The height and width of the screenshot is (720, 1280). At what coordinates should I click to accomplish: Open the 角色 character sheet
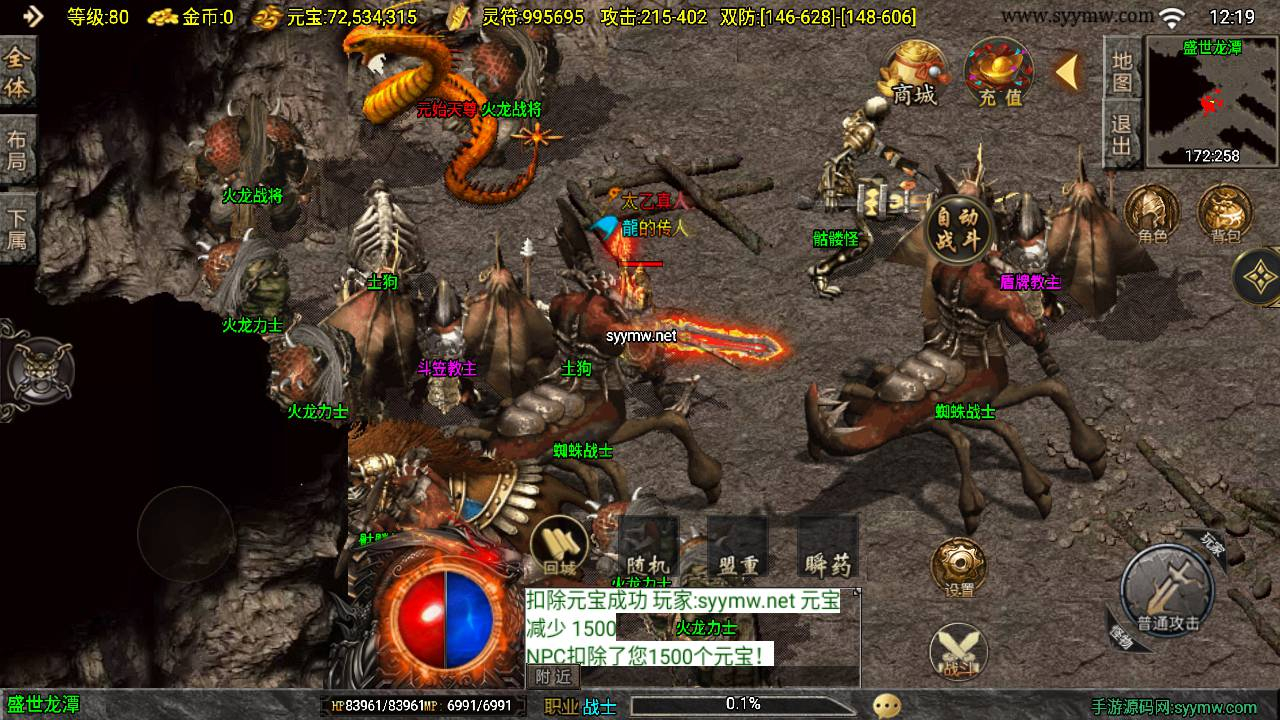pyautogui.click(x=1152, y=215)
